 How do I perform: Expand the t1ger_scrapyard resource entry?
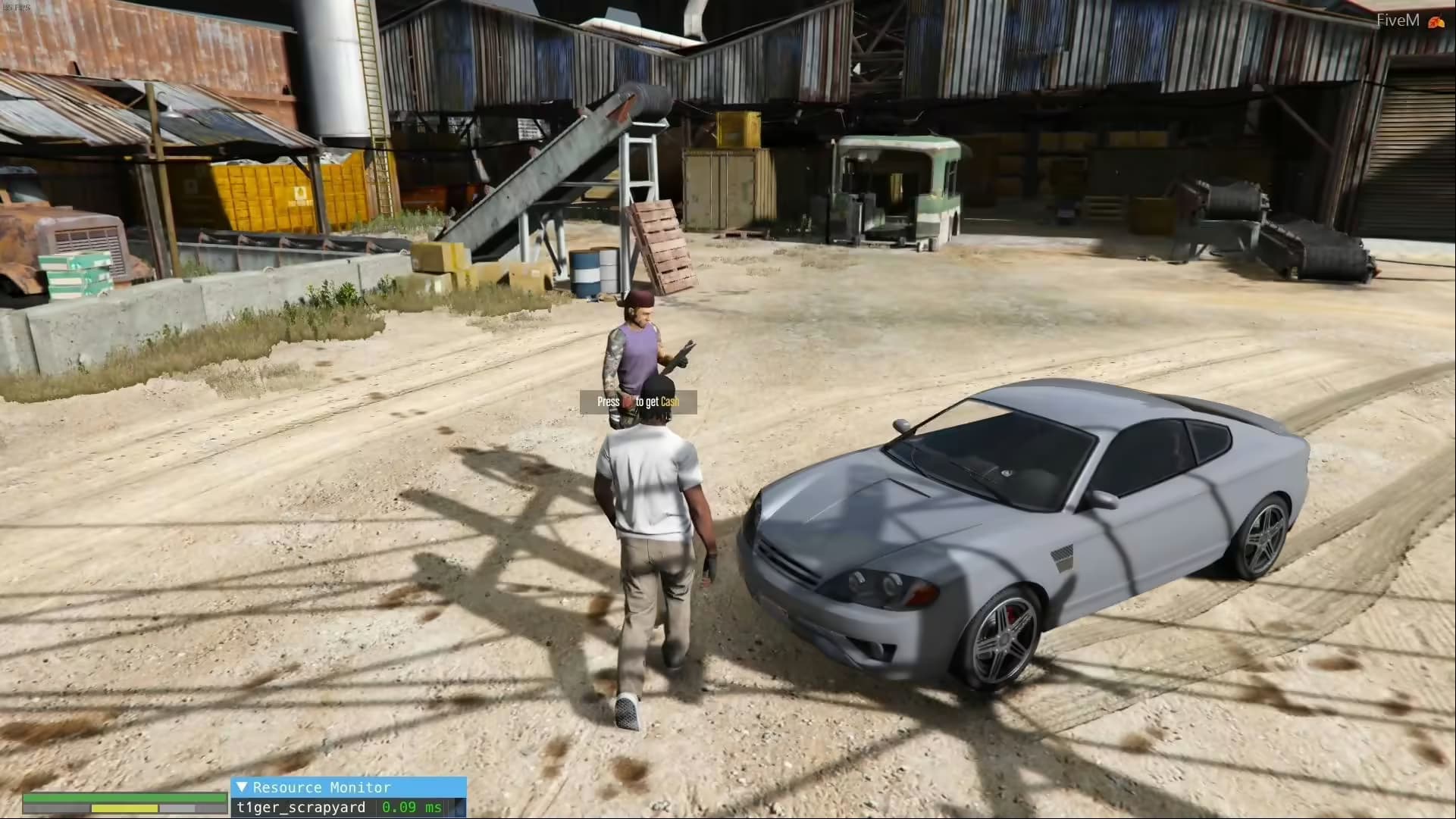(303, 808)
